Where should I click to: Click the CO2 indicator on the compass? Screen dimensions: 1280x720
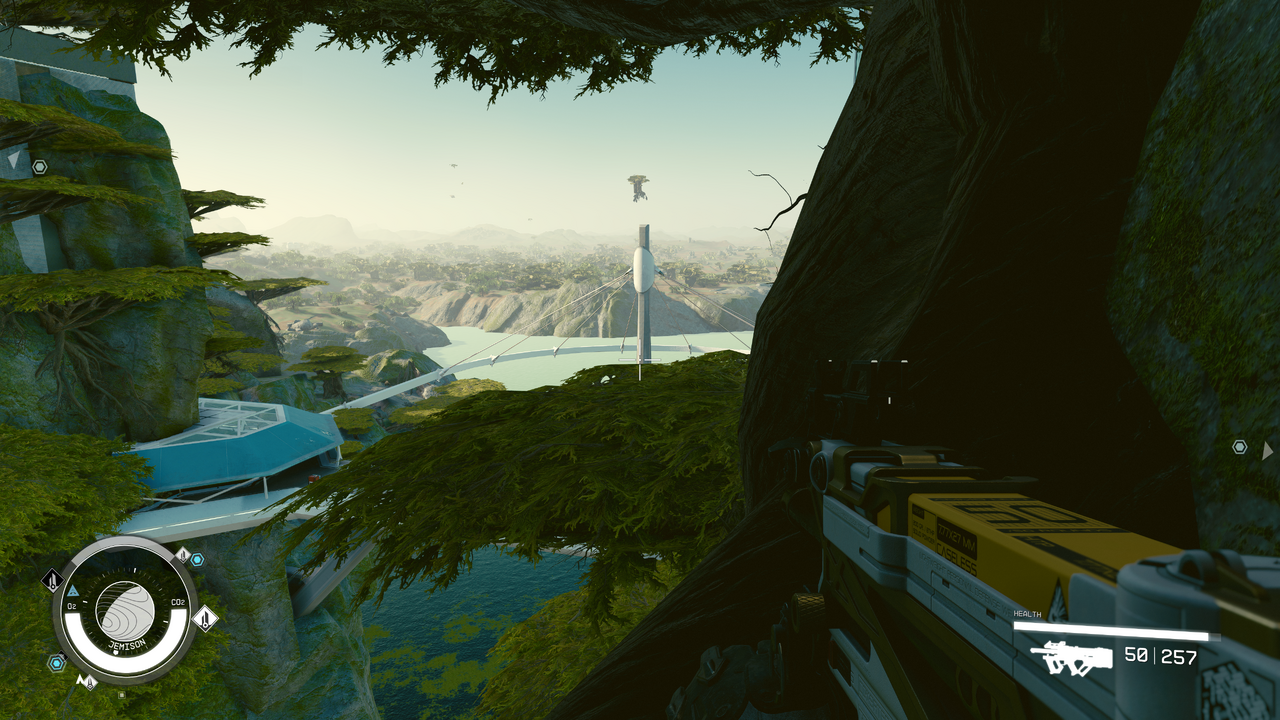(177, 602)
